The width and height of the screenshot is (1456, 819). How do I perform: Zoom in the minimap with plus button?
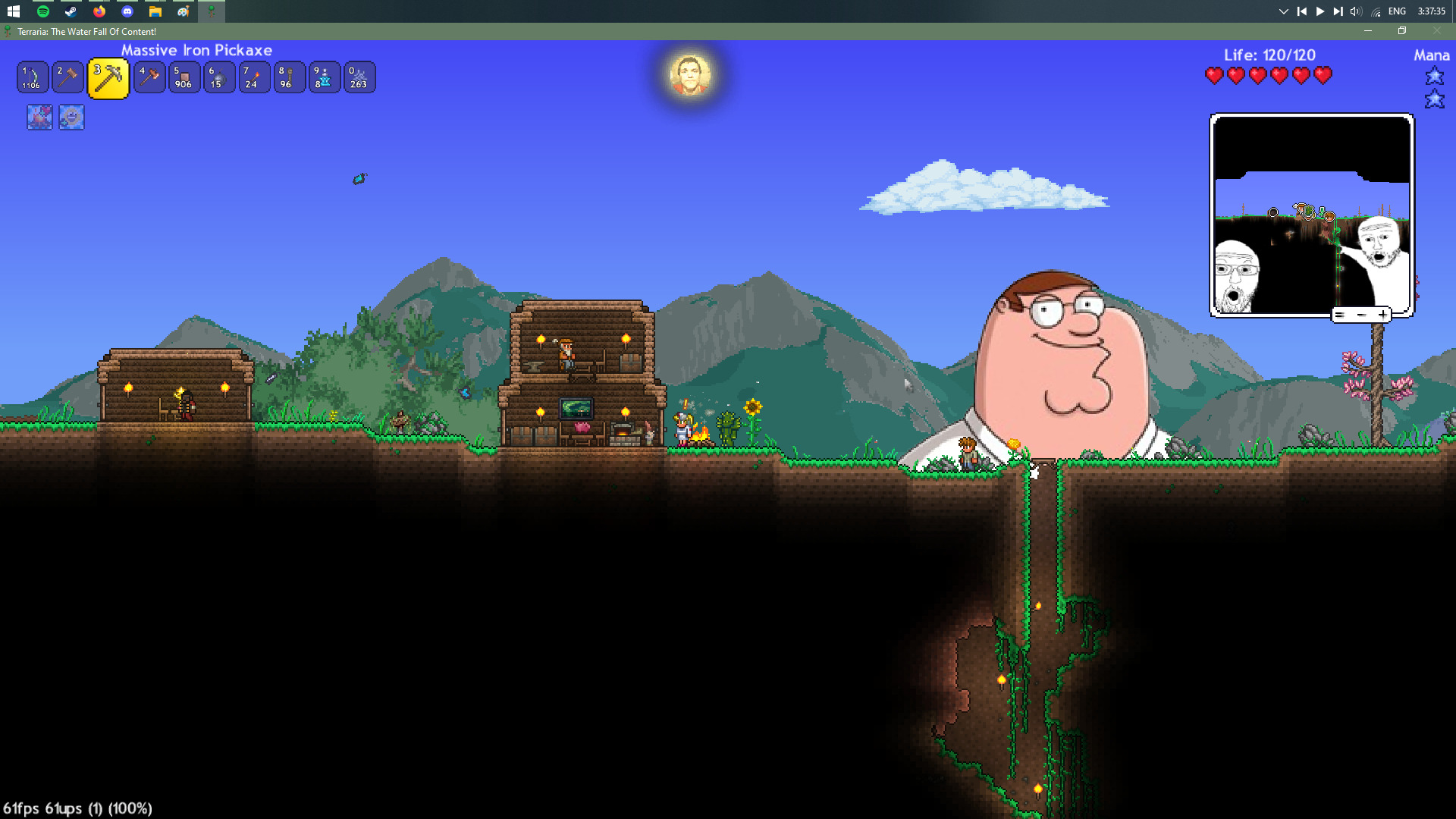(1383, 315)
